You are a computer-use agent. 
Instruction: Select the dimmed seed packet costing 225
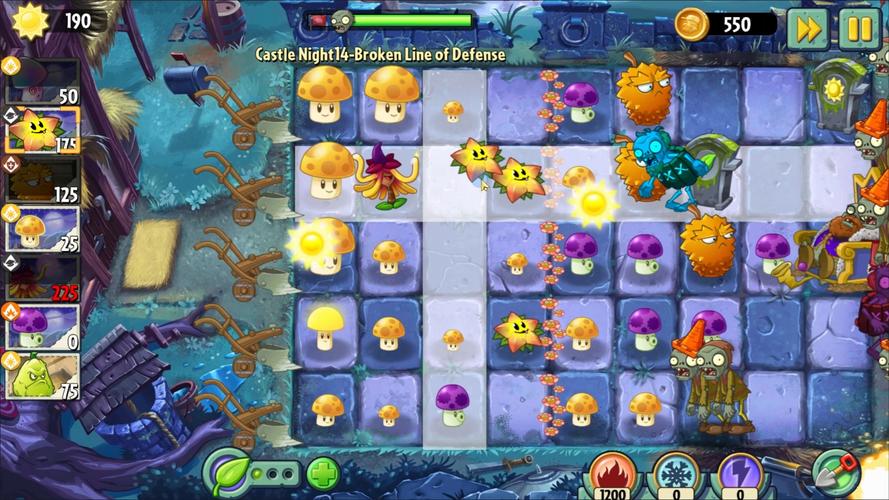[42, 277]
